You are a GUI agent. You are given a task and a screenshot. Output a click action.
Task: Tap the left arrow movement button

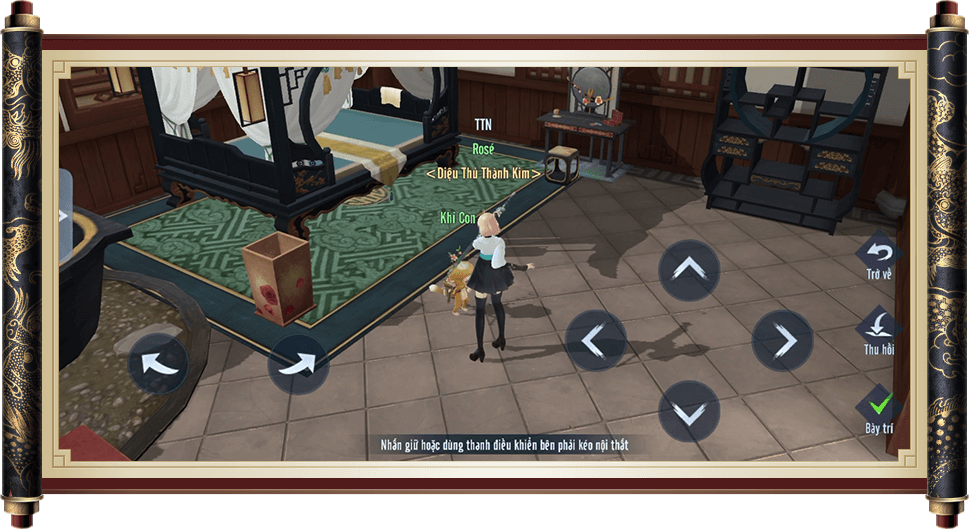point(596,340)
